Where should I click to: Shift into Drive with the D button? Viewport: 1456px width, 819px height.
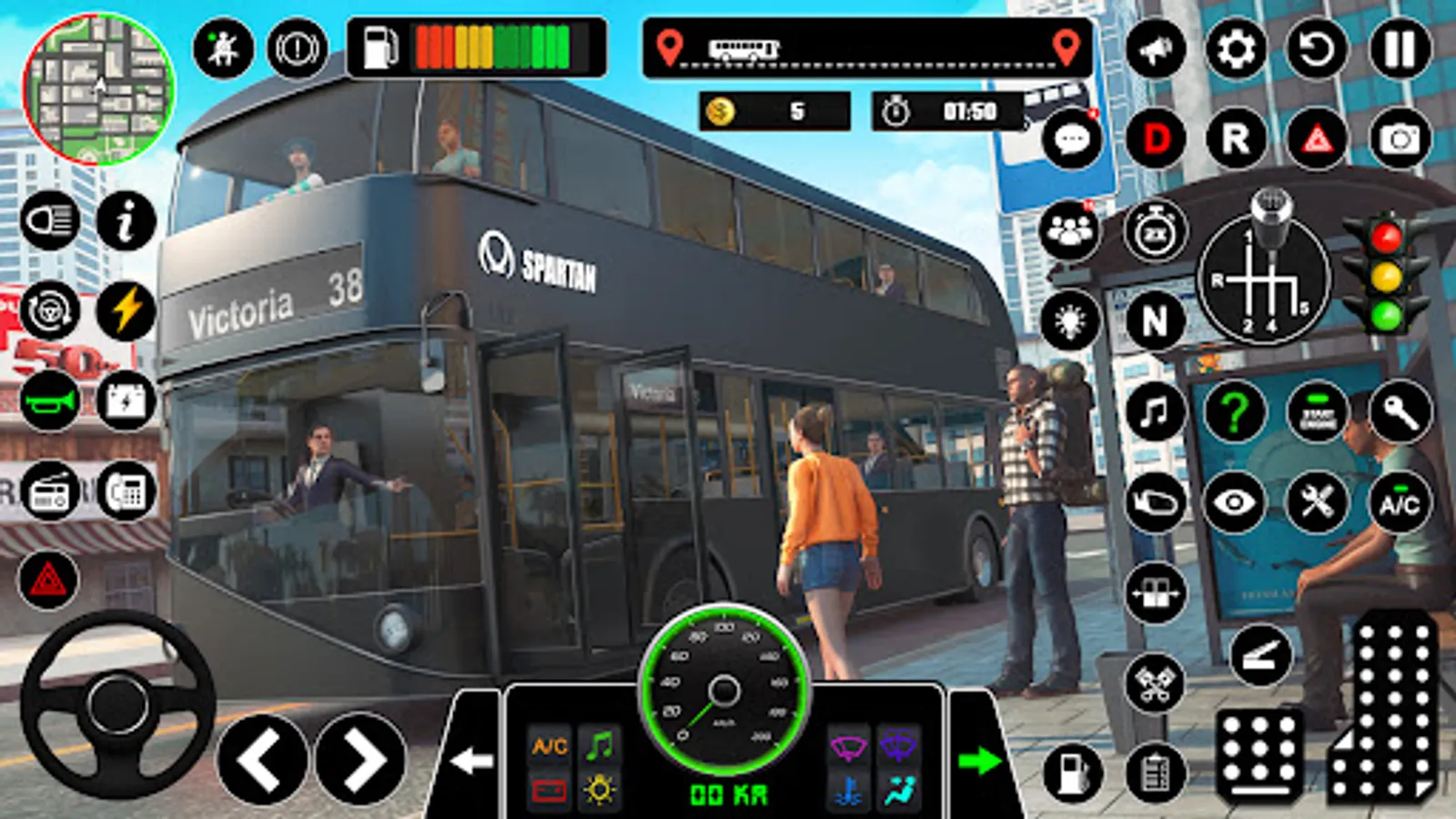click(1156, 139)
